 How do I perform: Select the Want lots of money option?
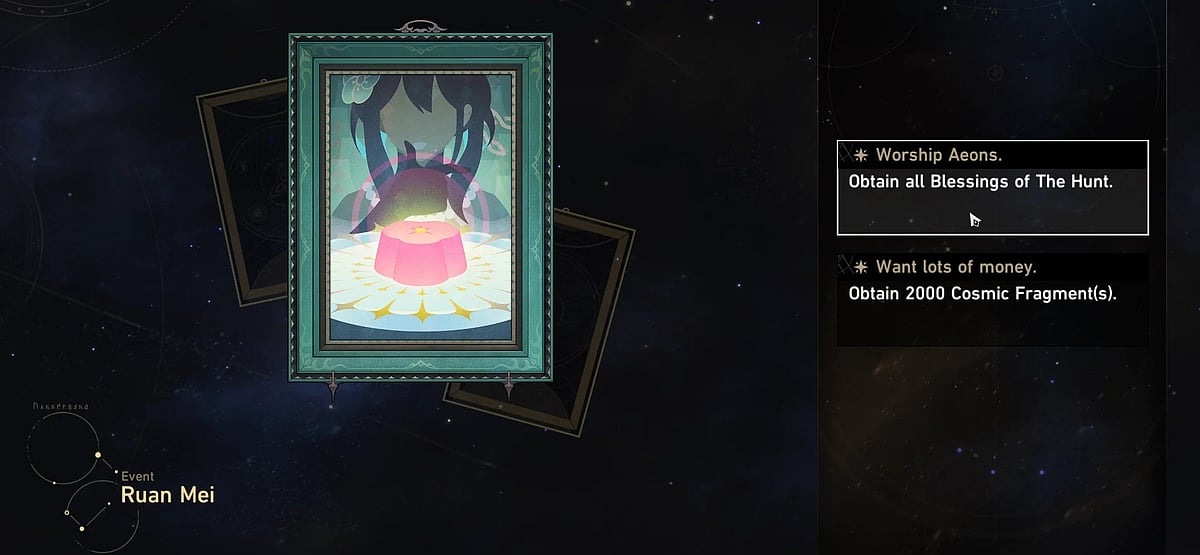pyautogui.click(x=992, y=298)
